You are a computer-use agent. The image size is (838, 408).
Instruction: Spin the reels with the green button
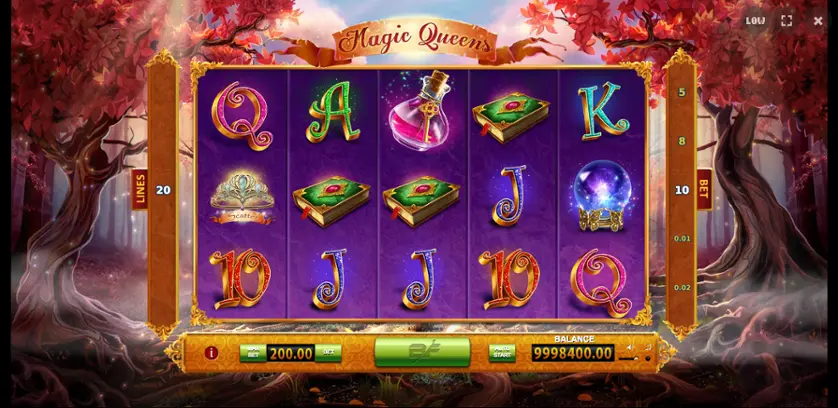click(x=421, y=352)
